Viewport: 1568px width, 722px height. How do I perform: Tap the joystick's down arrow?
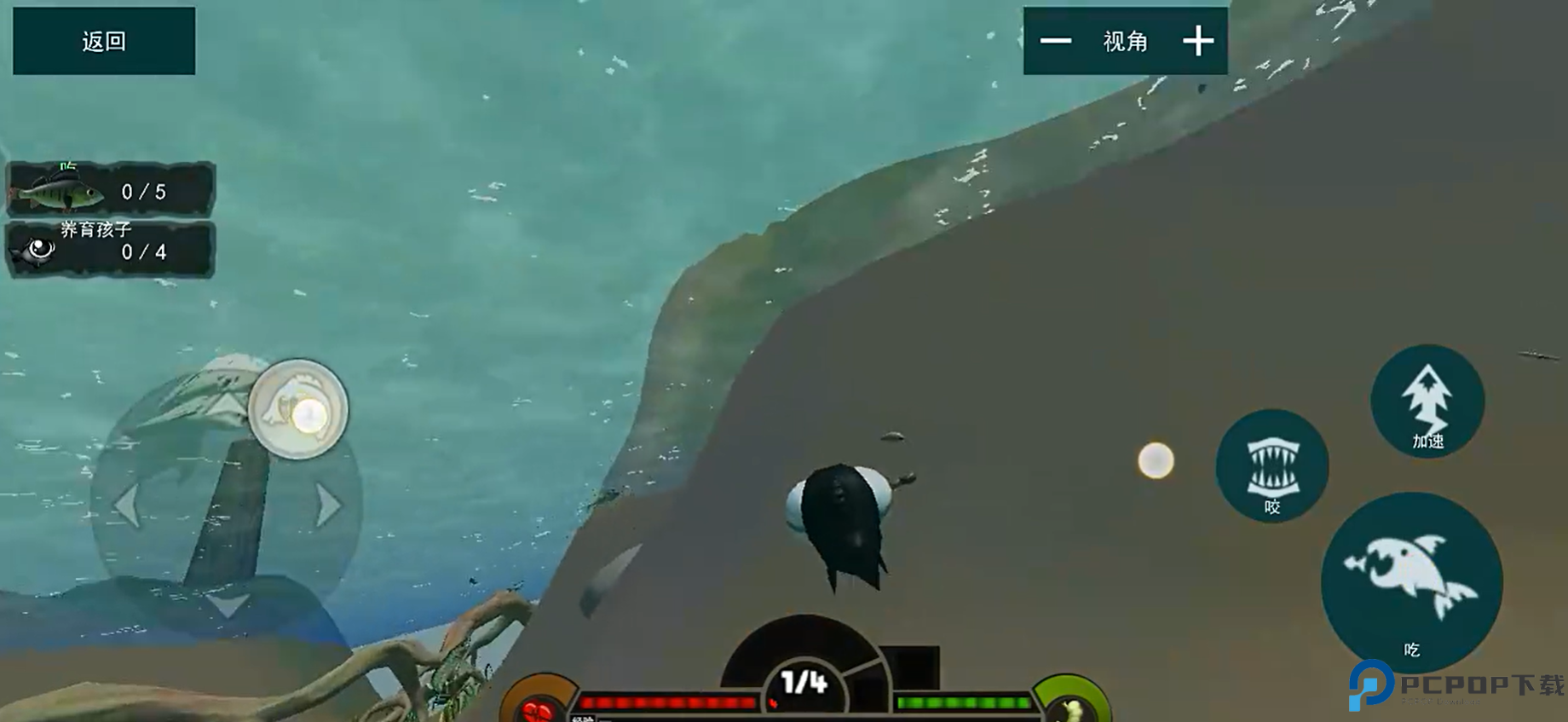click(227, 604)
